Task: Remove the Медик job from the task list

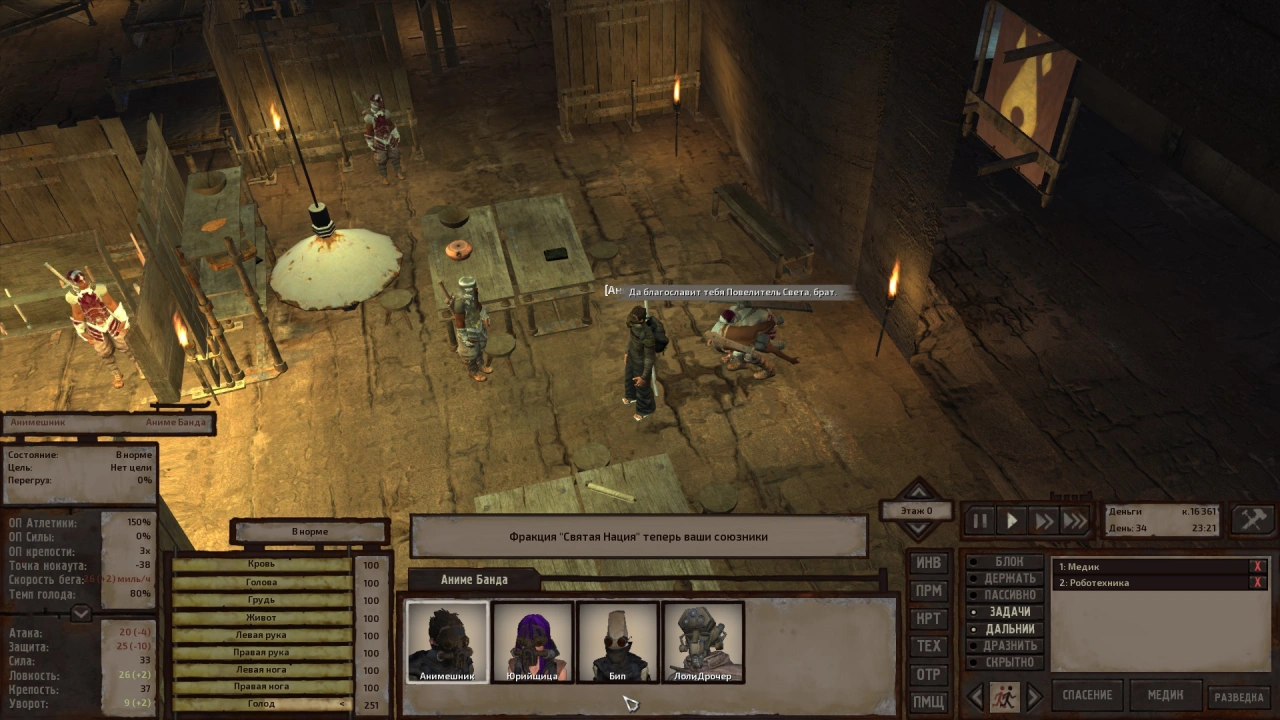Action: 1257,567
